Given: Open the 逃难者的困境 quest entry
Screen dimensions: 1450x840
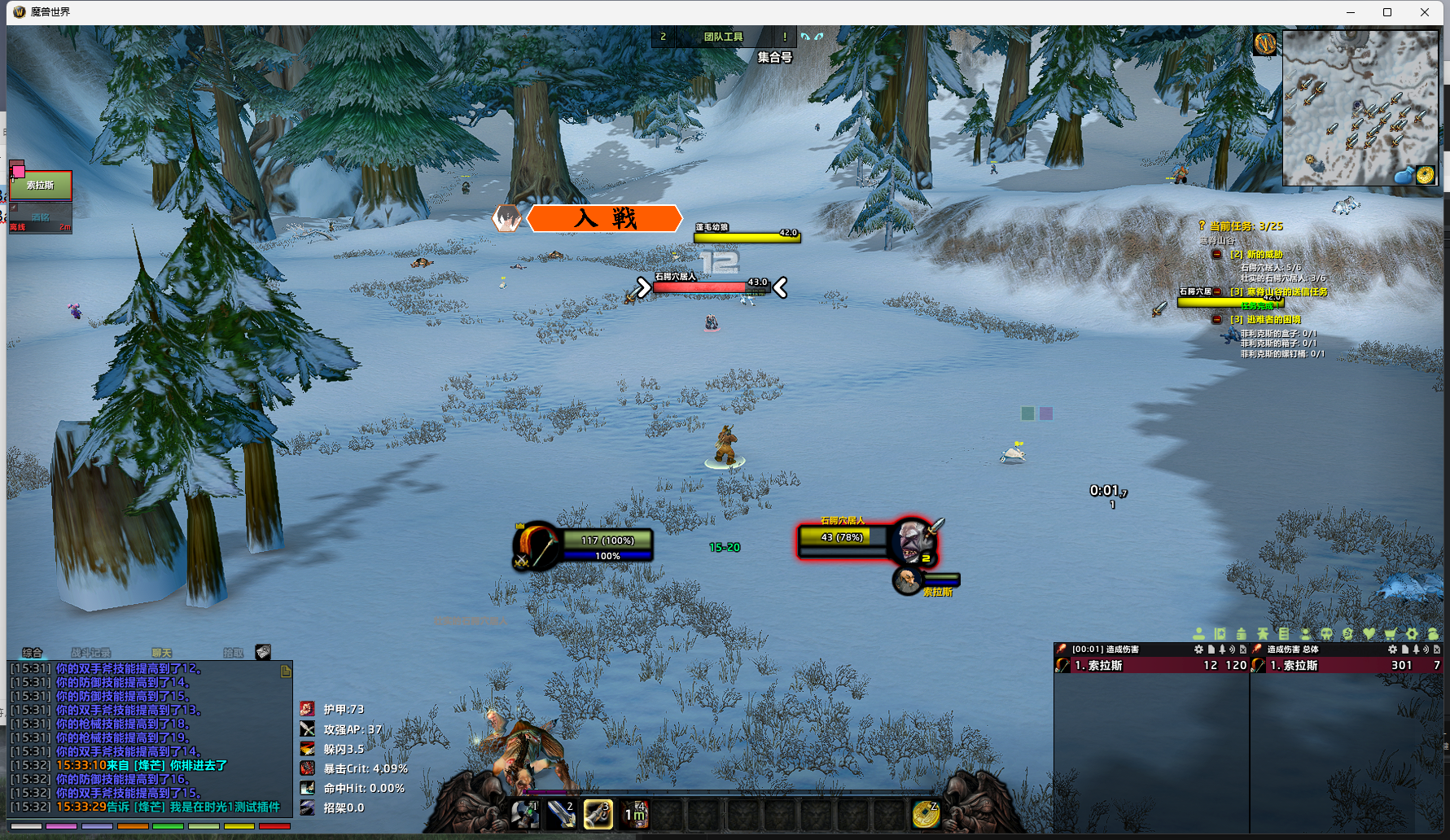Looking at the screenshot, I should 1273,320.
